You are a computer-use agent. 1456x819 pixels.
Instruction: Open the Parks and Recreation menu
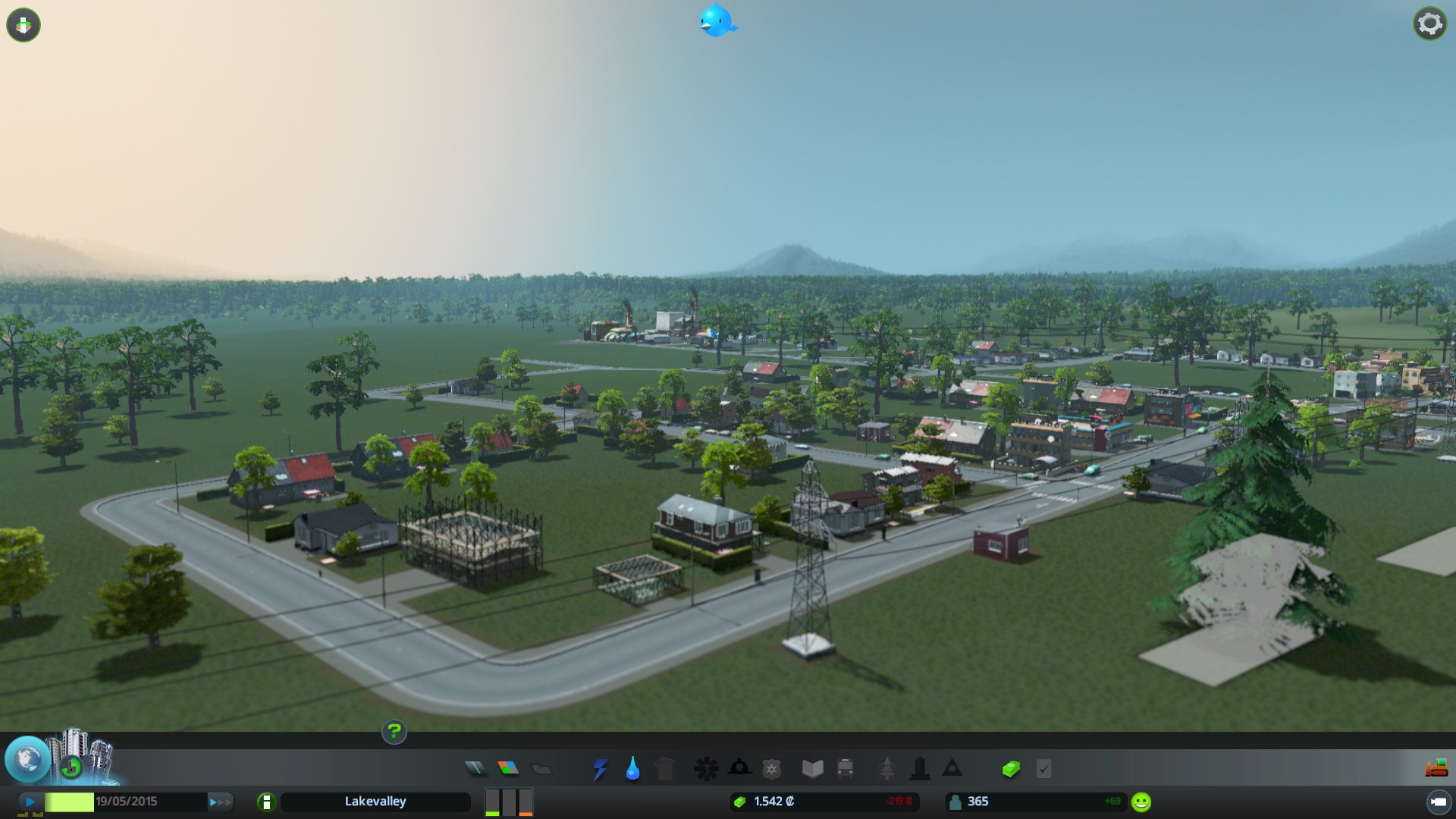pyautogui.click(x=887, y=768)
